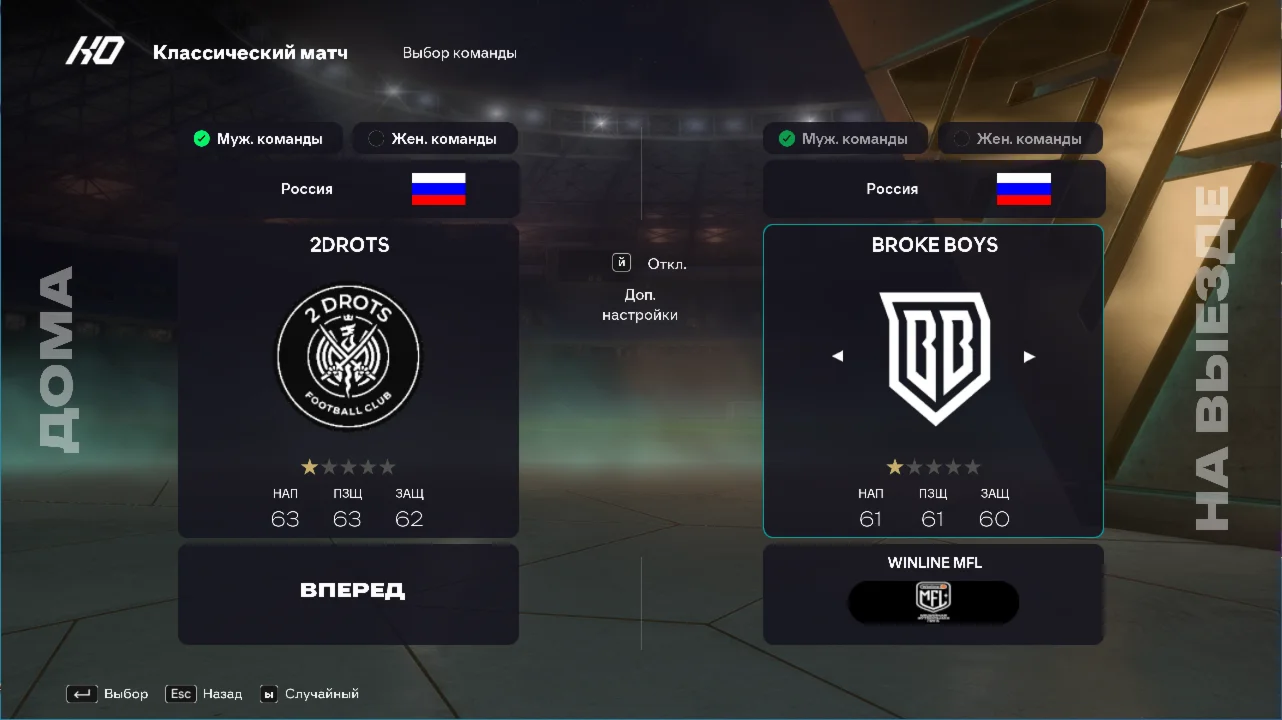Enable Муж. команды on the away side
Image resolution: width=1282 pixels, height=720 pixels.
pyautogui.click(x=845, y=138)
